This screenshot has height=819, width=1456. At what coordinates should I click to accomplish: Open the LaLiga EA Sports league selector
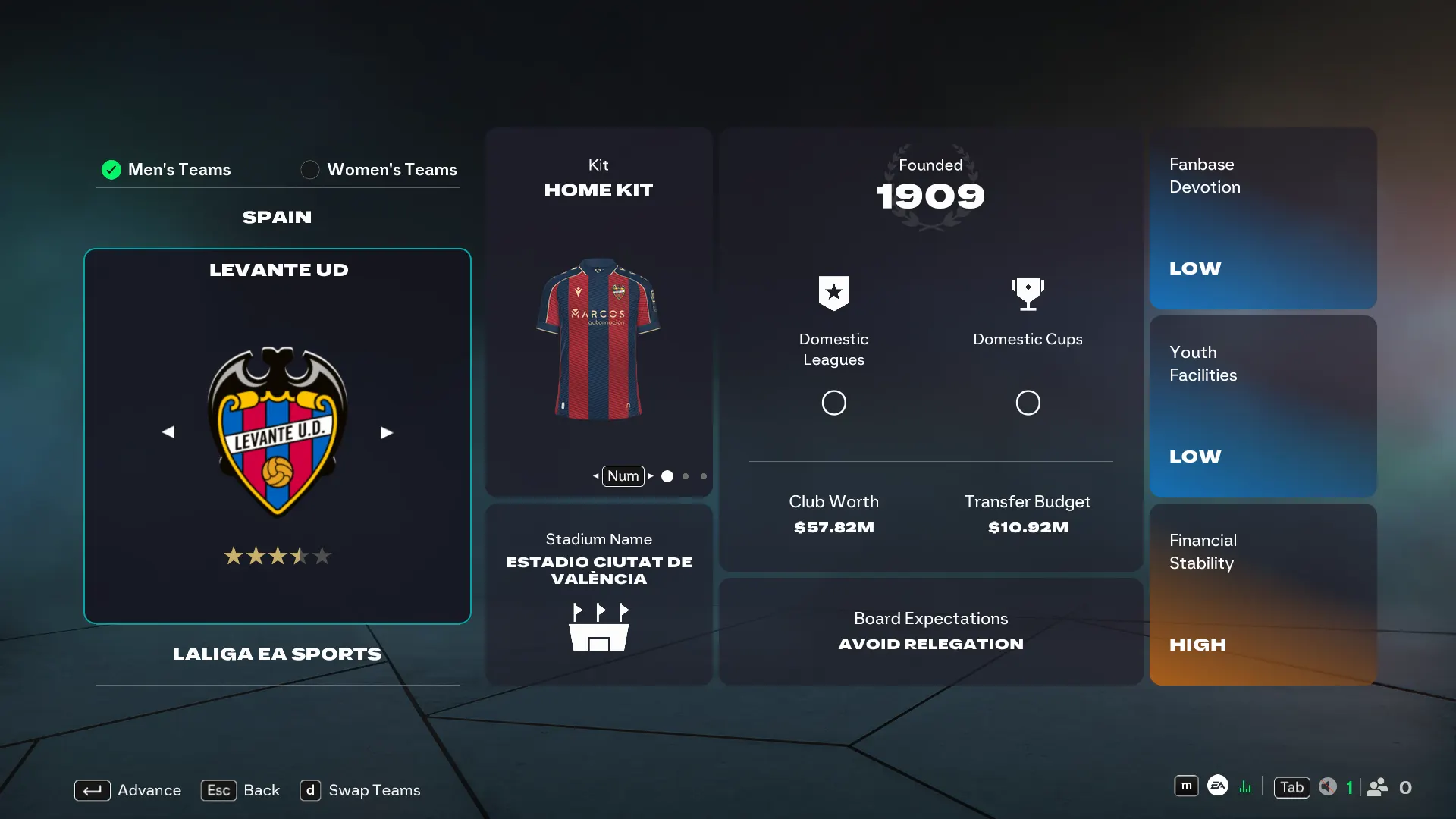tap(277, 654)
